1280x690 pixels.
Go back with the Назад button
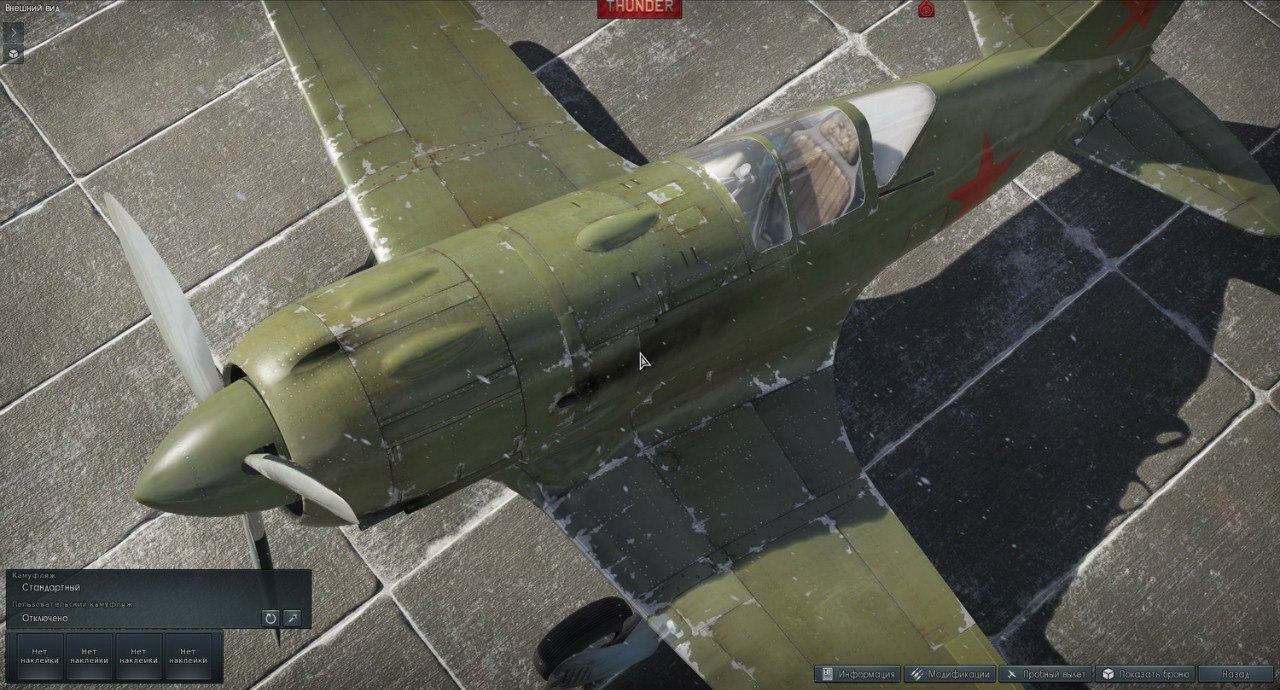[x=1236, y=675]
